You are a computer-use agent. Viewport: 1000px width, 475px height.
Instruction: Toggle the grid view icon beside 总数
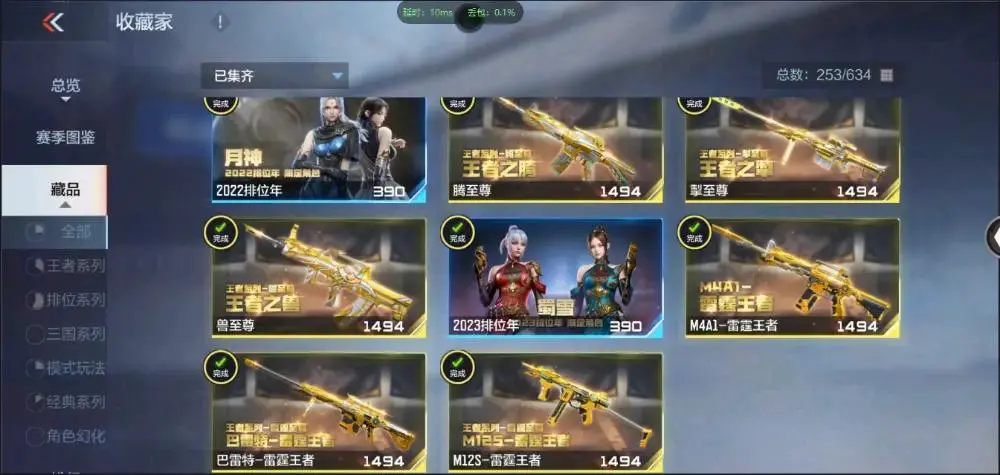[886, 75]
